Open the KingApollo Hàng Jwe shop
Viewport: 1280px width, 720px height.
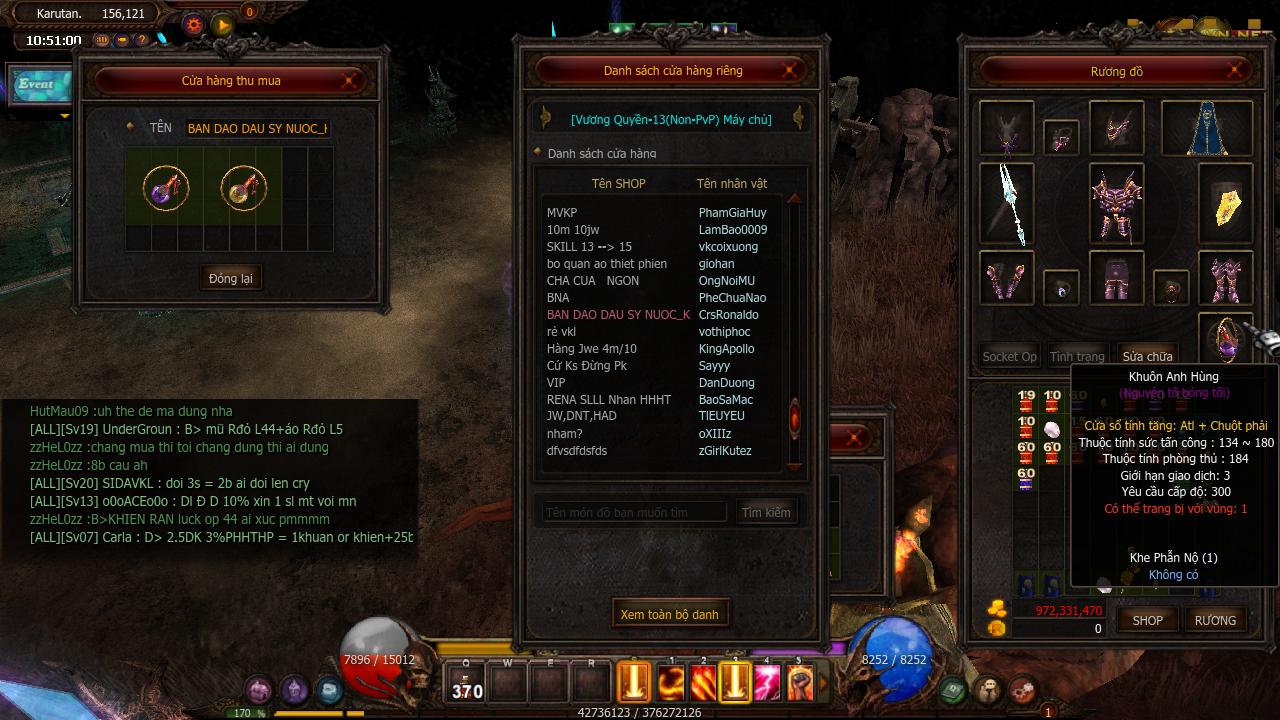point(660,349)
